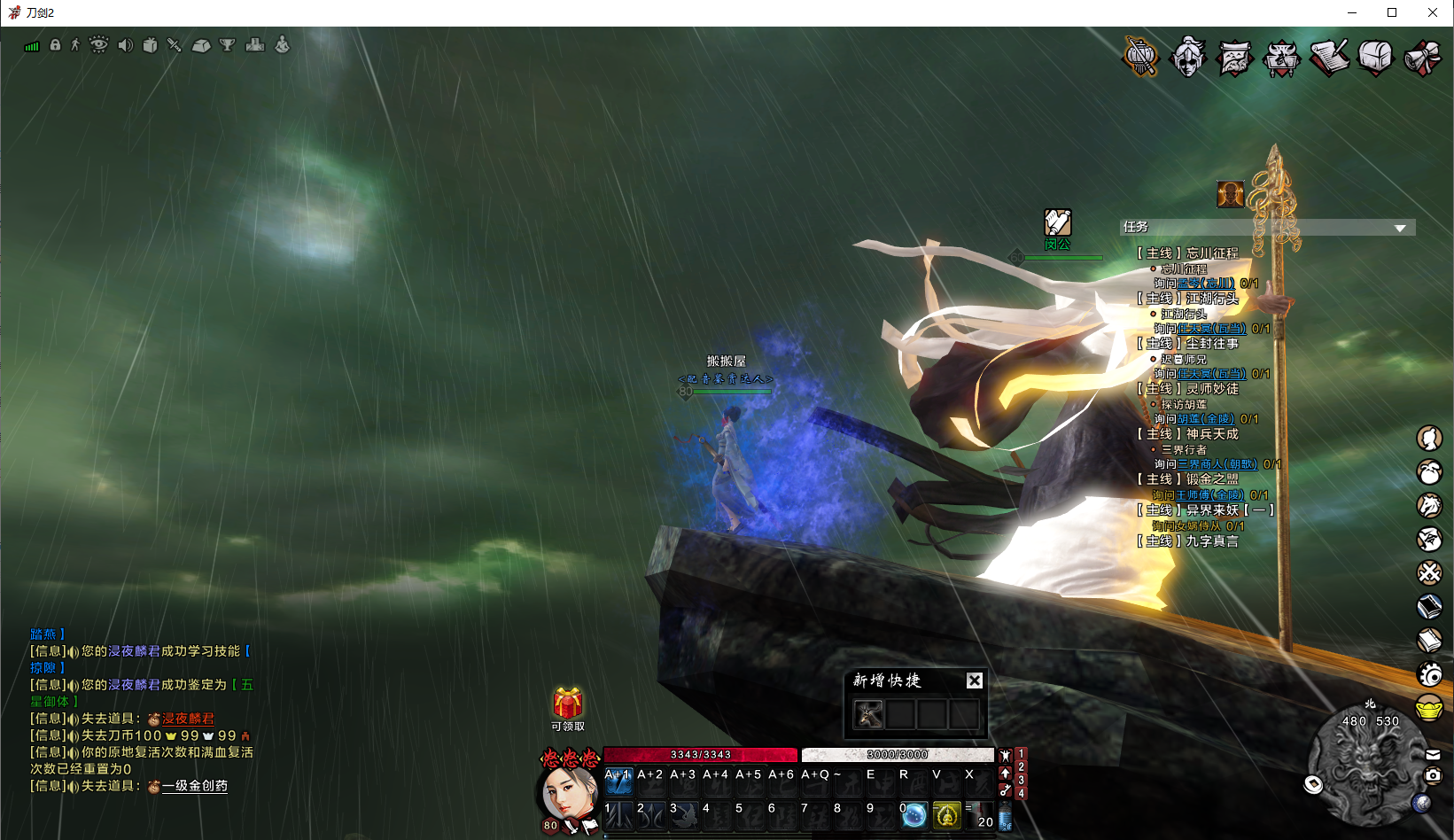Collapse the 任务 quest tracker dropdown
The height and width of the screenshot is (840, 1454).
(x=1400, y=228)
